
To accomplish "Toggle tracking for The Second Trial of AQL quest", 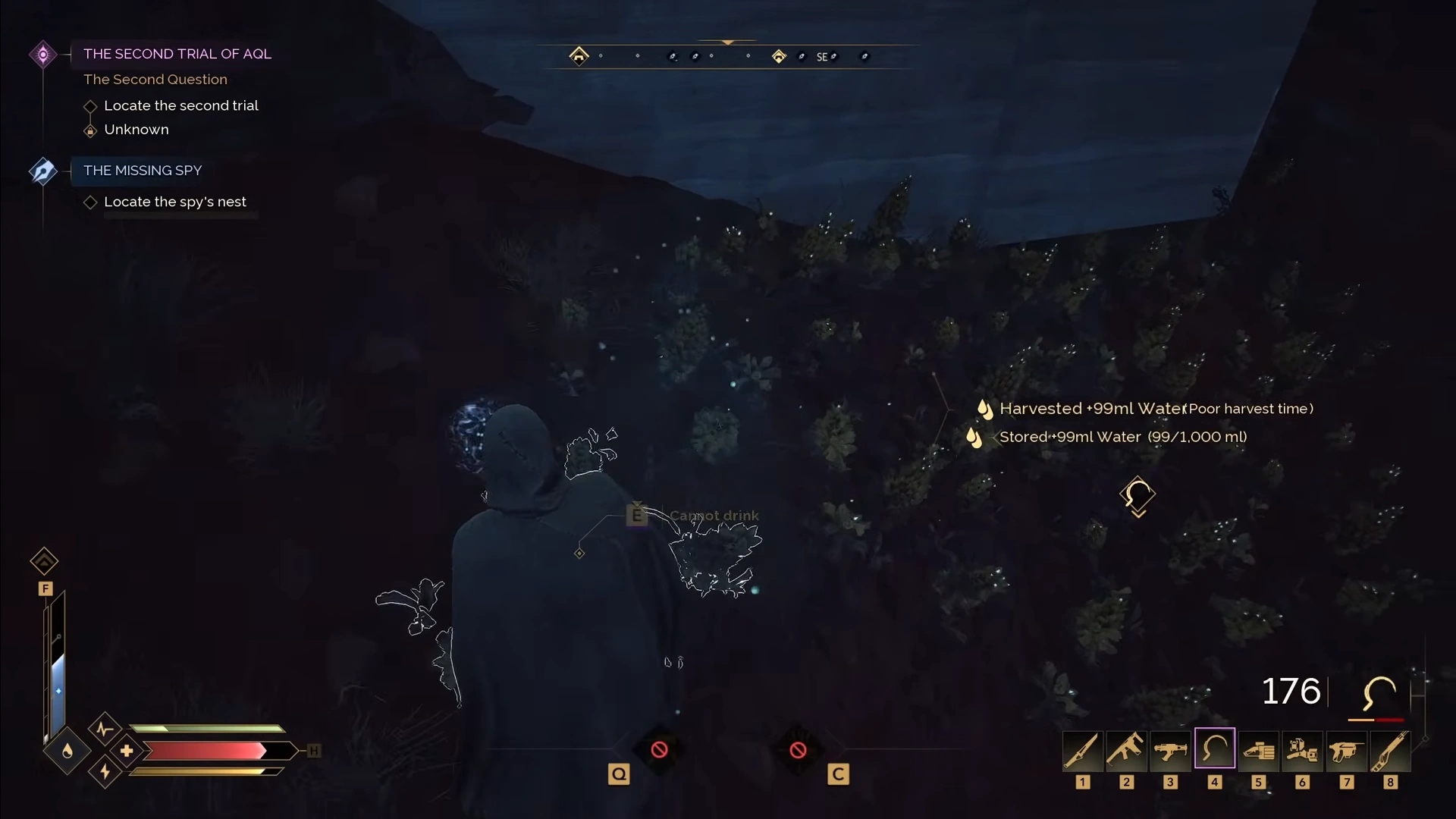I will tap(43, 53).
